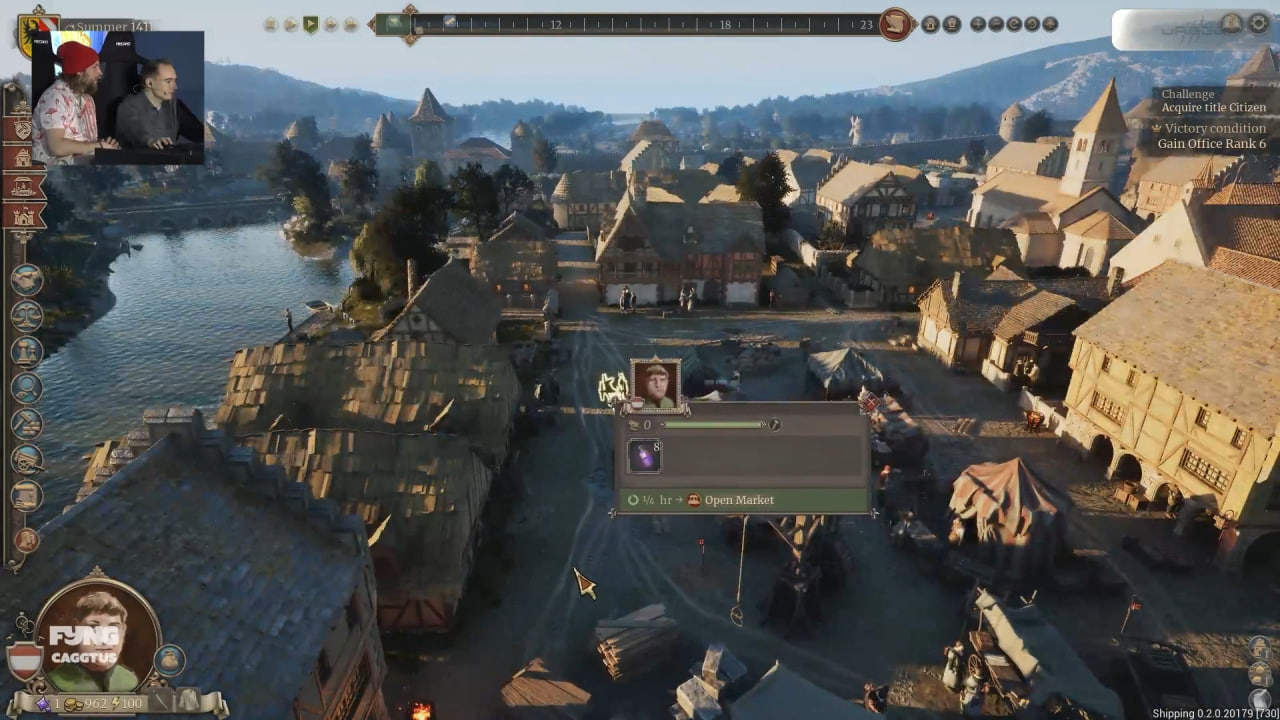Open the scroll document icon

26,496
